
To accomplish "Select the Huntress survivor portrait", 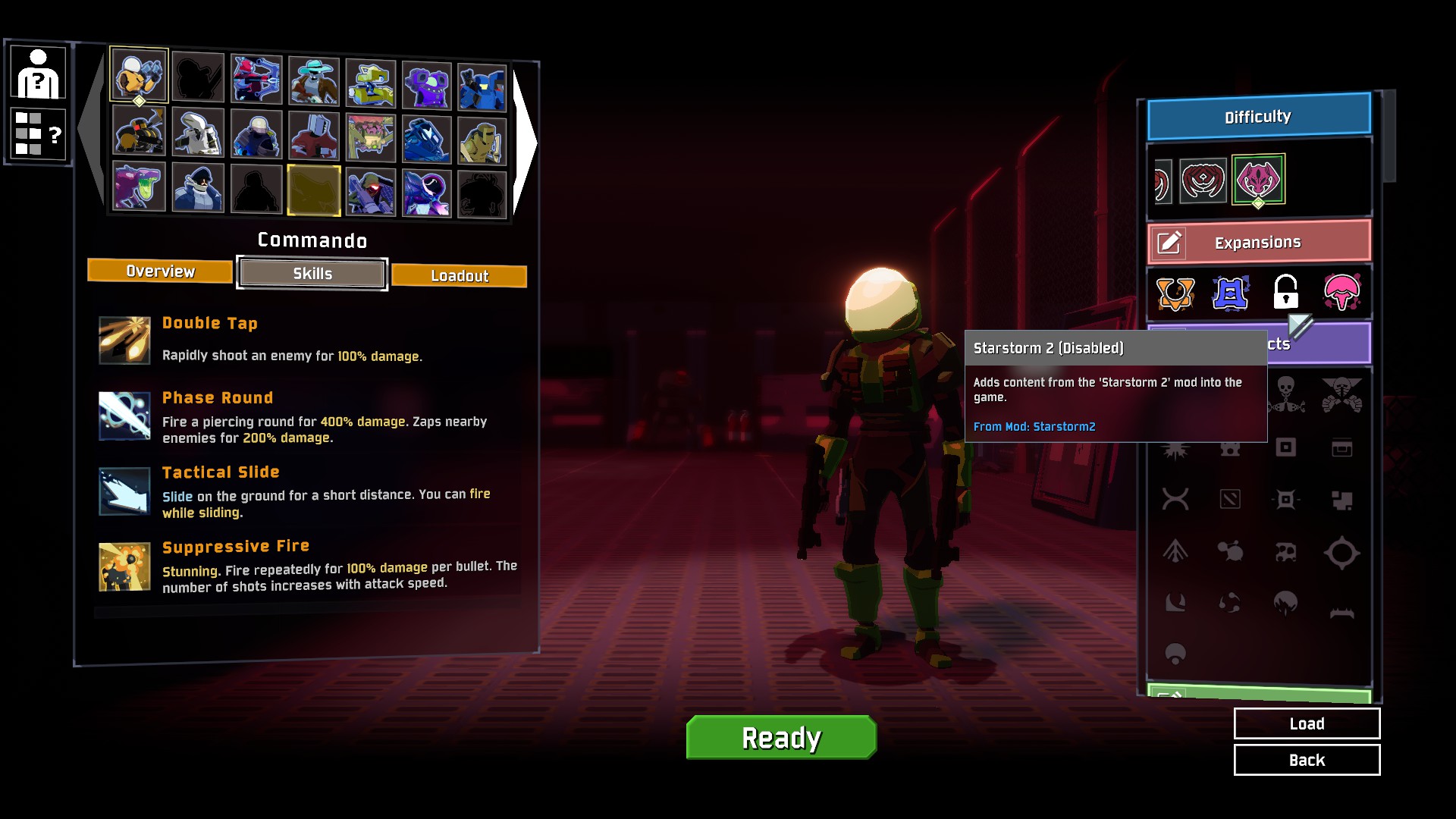I will tap(255, 77).
